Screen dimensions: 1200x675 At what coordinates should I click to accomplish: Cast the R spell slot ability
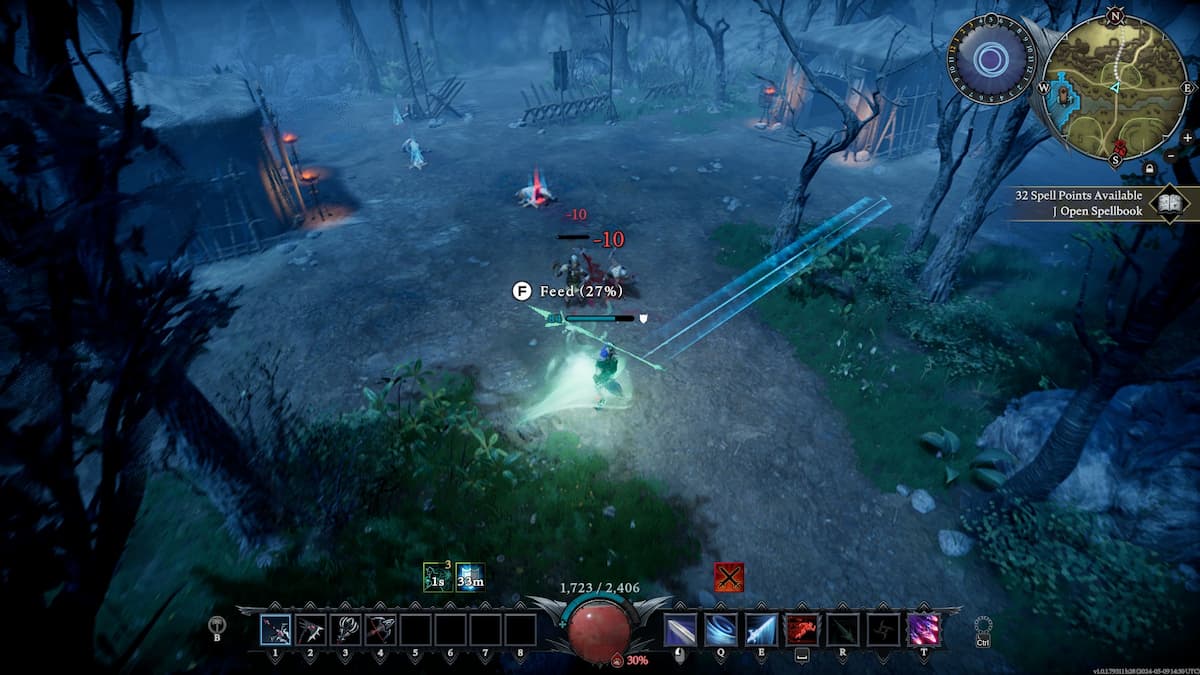point(841,630)
